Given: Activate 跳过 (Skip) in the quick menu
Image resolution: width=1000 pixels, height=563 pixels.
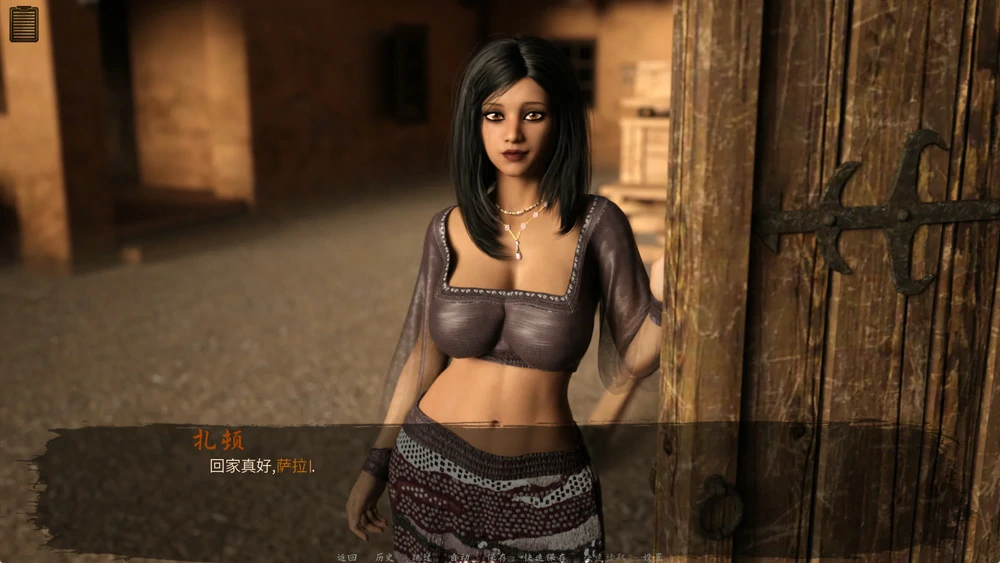Looking at the screenshot, I should (422, 557).
